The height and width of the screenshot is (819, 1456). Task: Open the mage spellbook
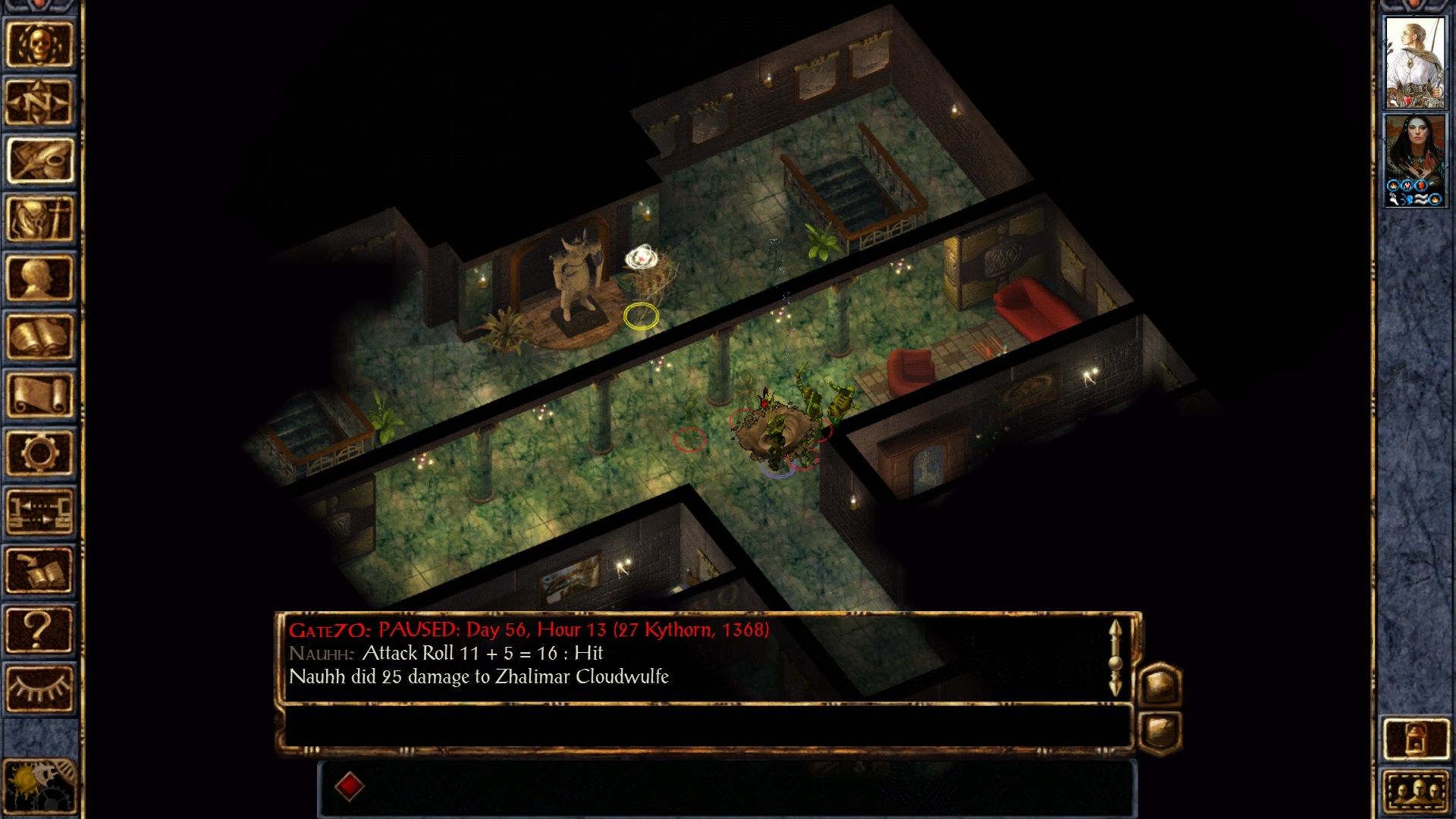pos(39,336)
